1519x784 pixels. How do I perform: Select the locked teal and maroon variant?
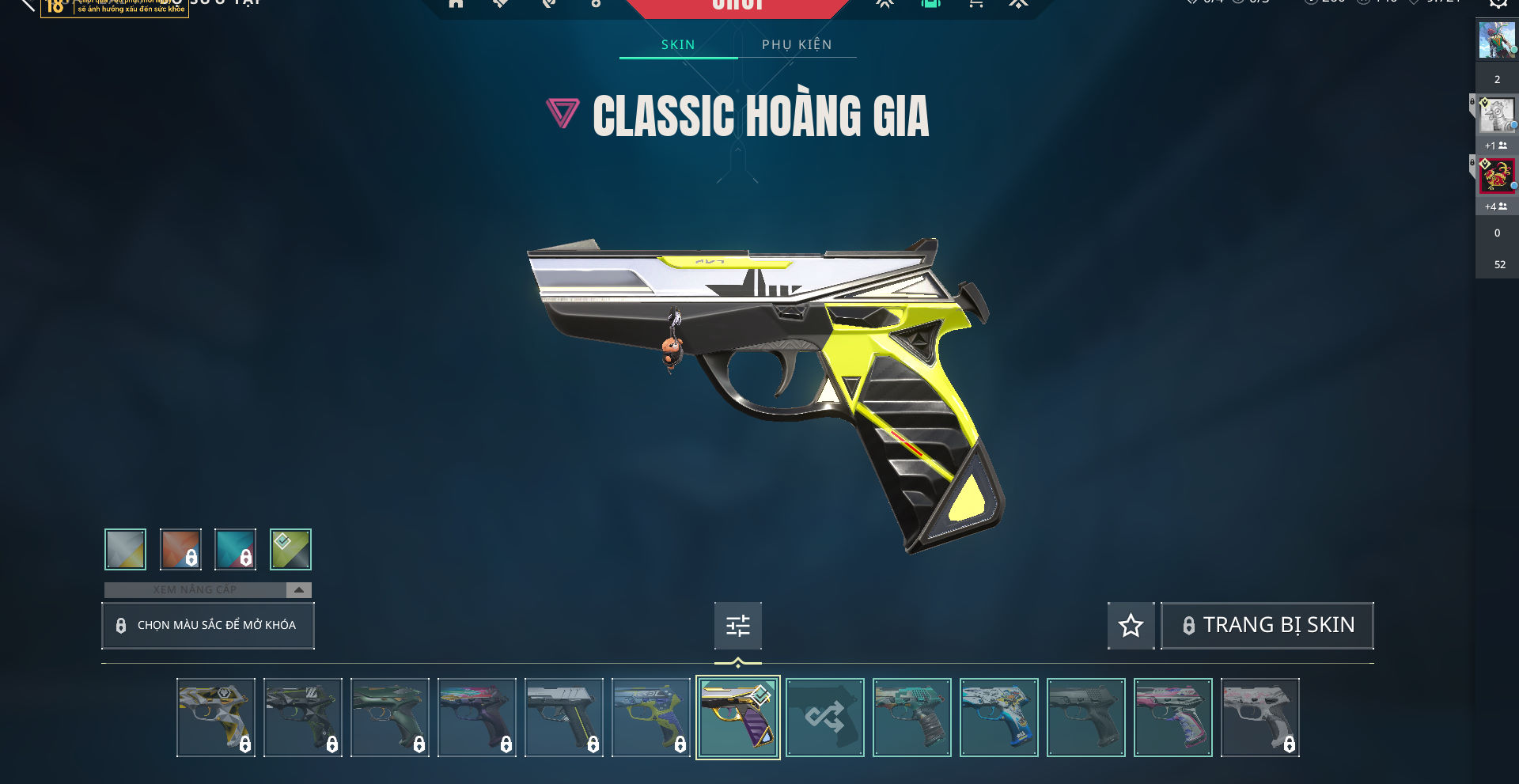(236, 549)
